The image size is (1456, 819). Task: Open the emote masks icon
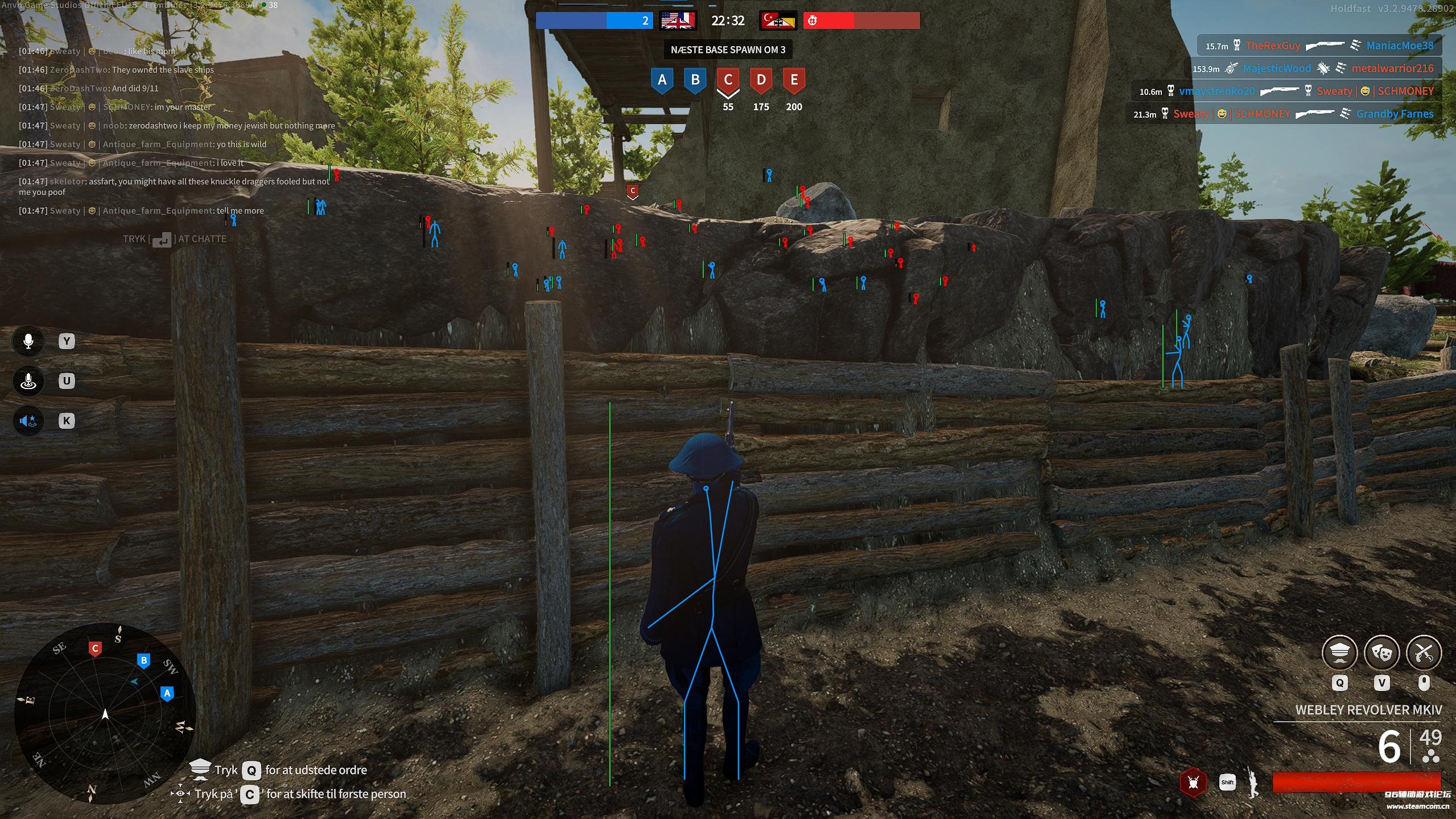click(1381, 653)
